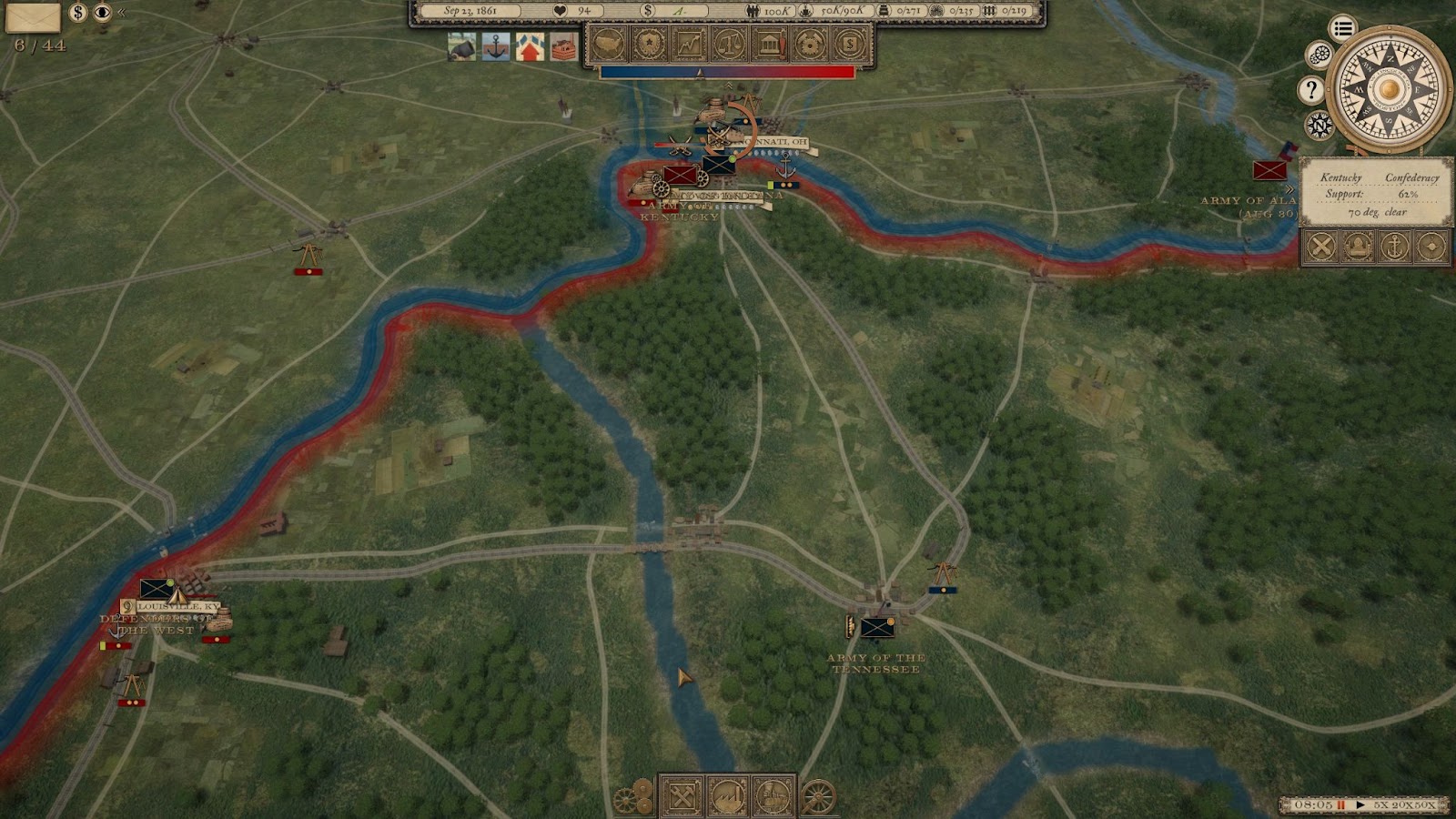Pause the game with the red pause button
This screenshot has width=1456, height=819.
(1340, 805)
